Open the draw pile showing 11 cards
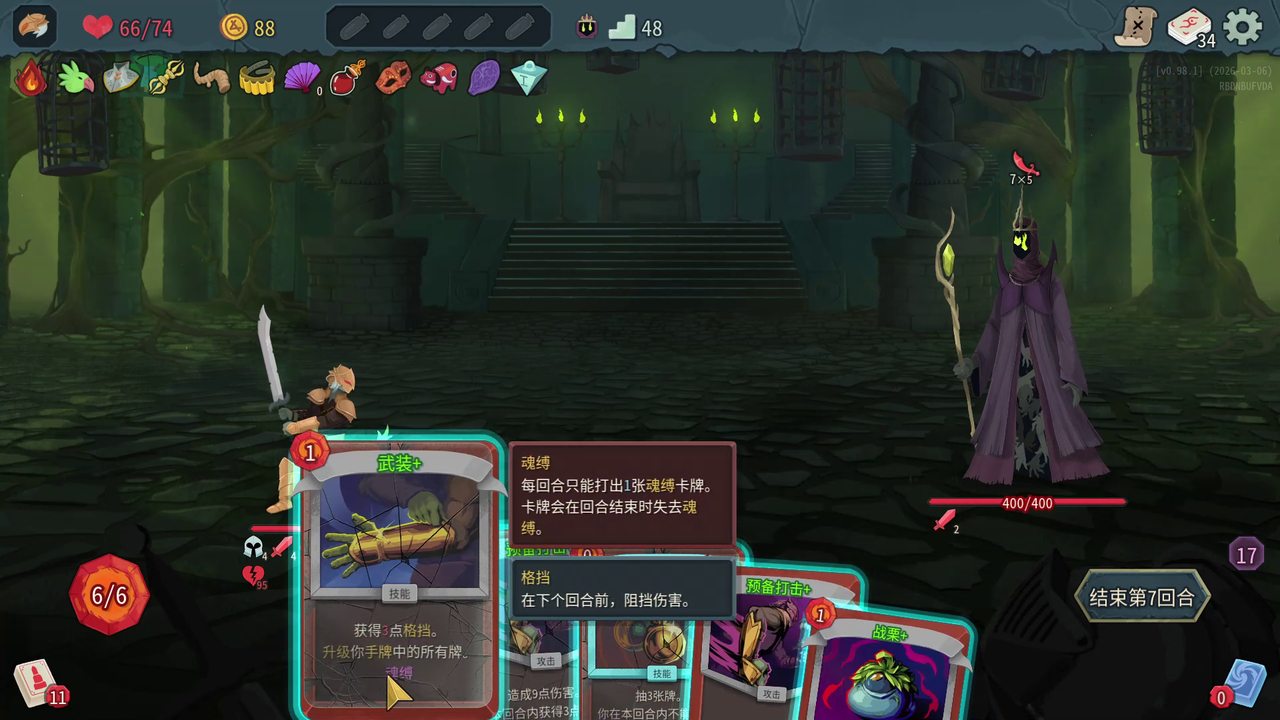This screenshot has width=1280, height=720. tap(37, 683)
